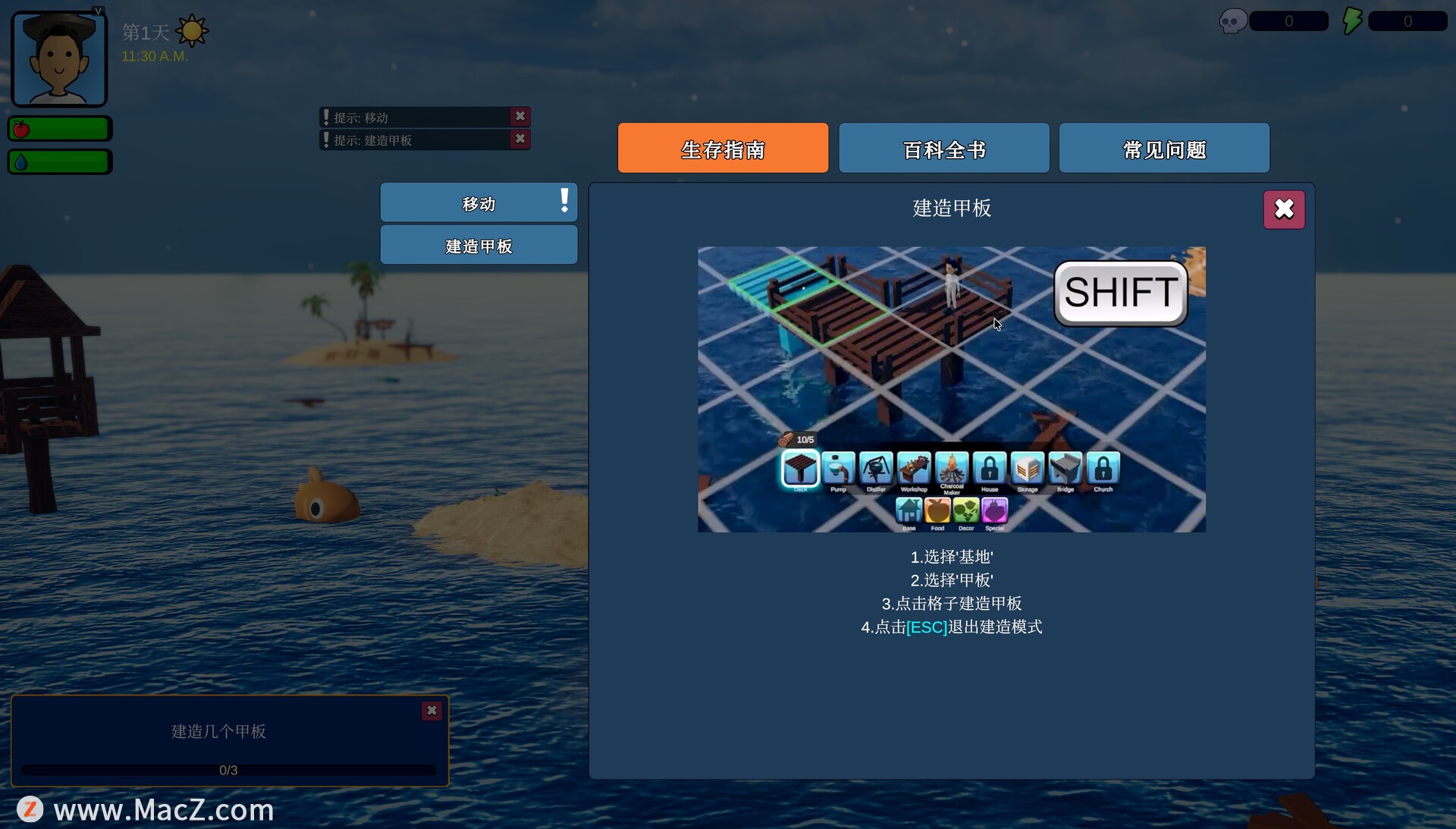Viewport: 1456px width, 829px height.
Task: Dismiss the 提示: 移动 notification
Action: click(x=520, y=117)
